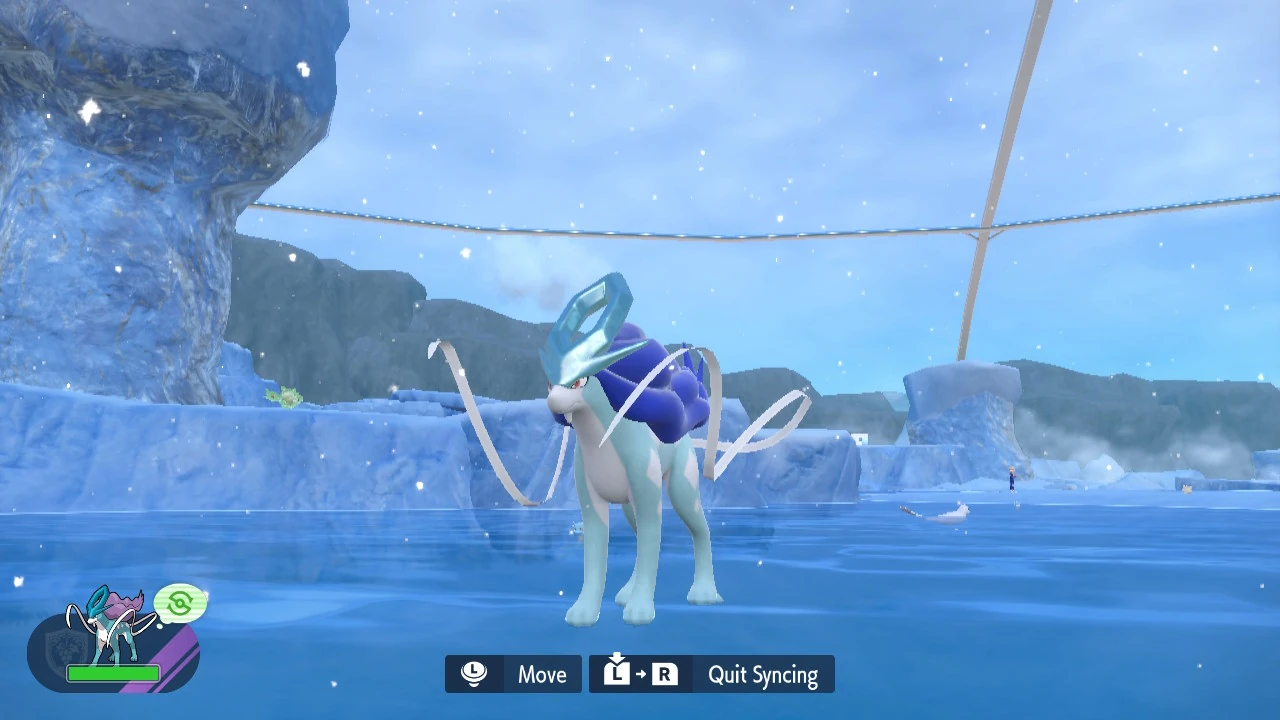Screen dimensions: 1280x720
Task: Click the R button icon in the prompt bar
Action: (x=665, y=674)
